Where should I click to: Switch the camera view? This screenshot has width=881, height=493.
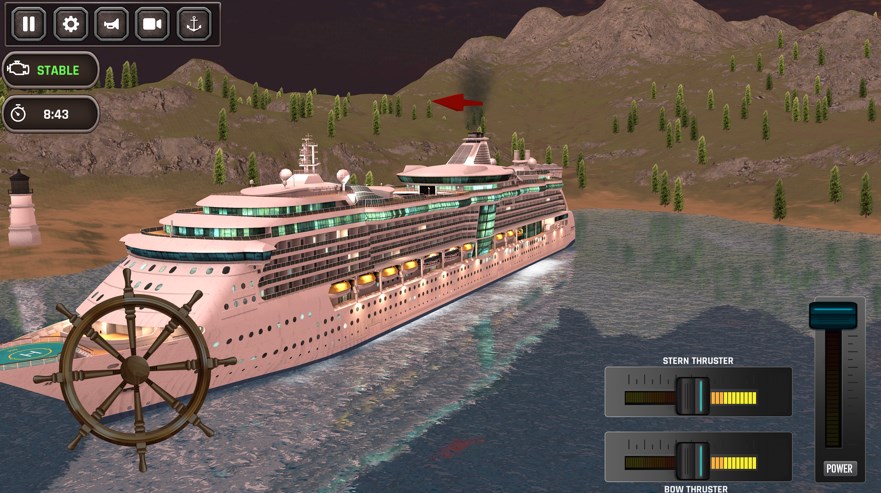point(153,24)
